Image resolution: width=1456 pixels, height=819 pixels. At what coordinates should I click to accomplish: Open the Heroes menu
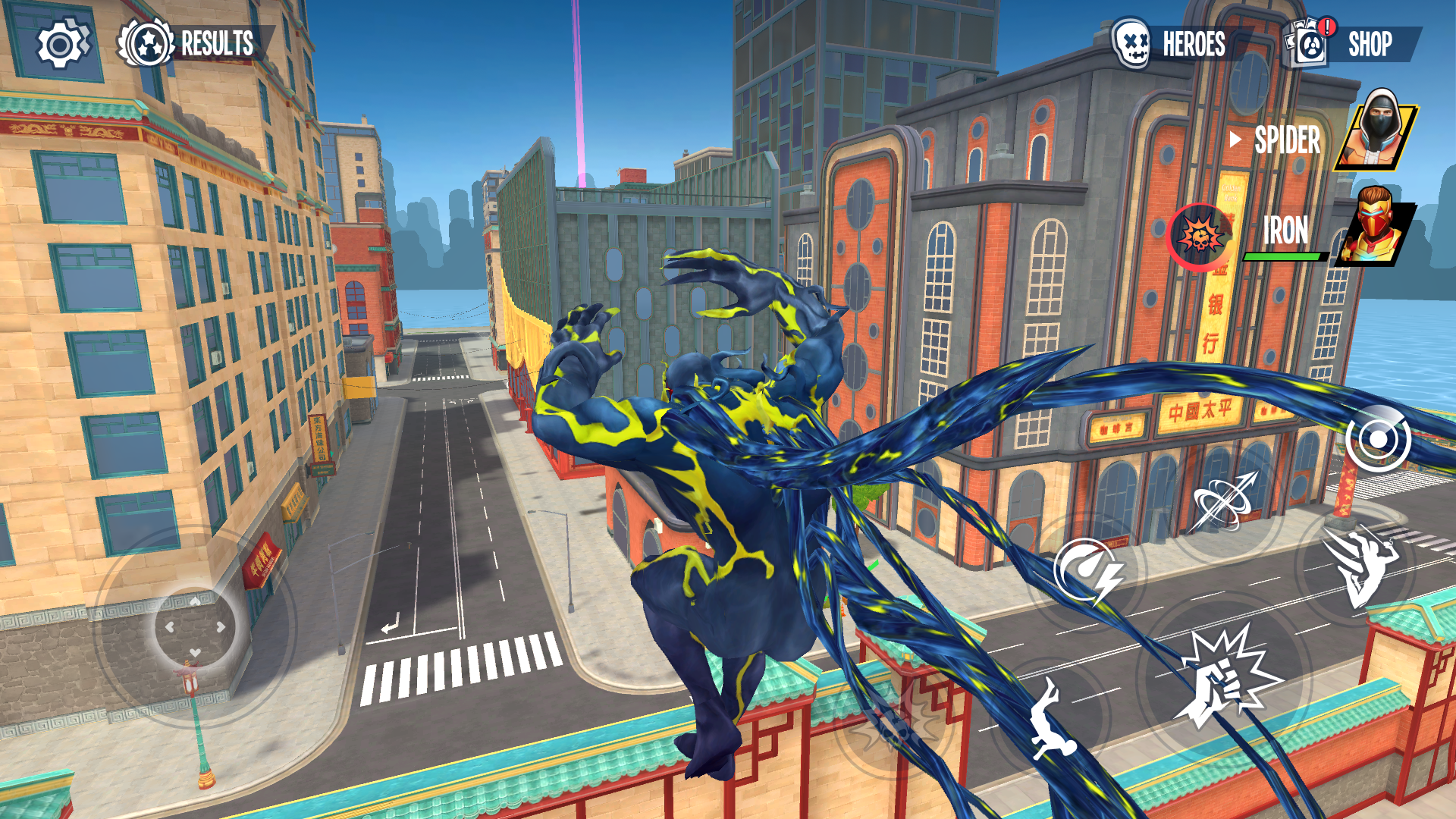coord(1172,44)
